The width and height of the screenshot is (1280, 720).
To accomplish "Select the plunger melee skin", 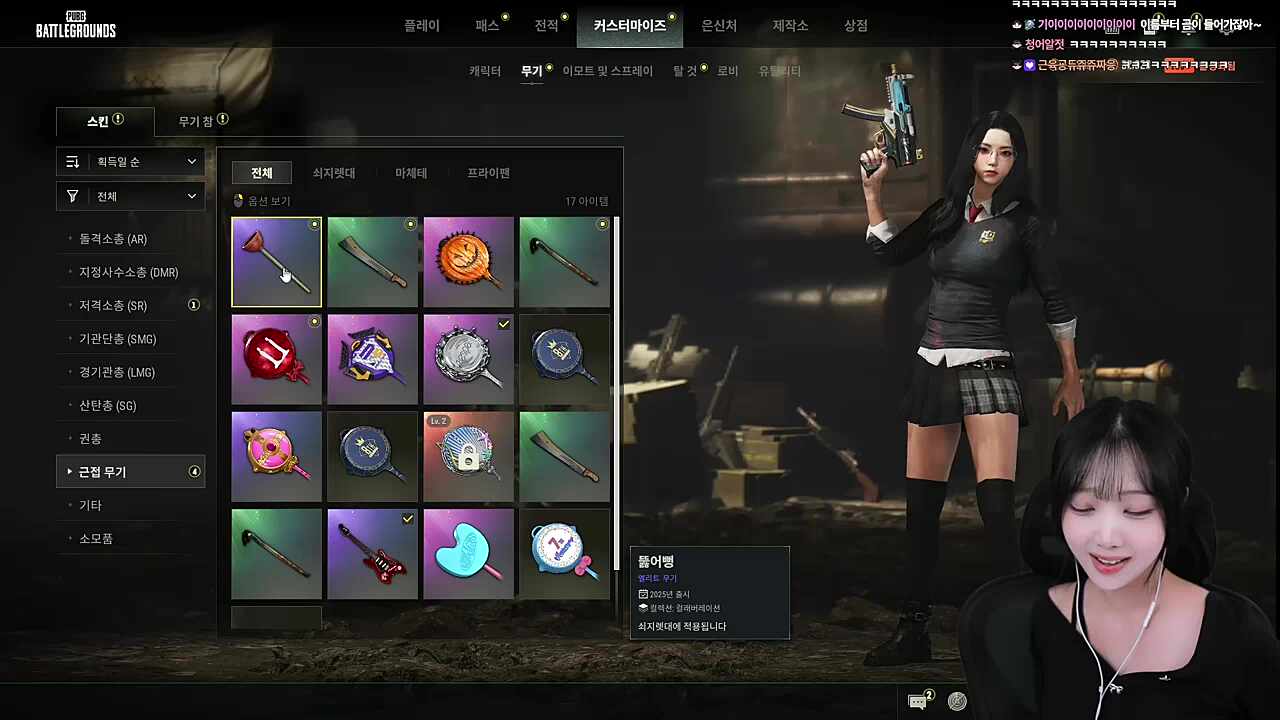I will (277, 262).
